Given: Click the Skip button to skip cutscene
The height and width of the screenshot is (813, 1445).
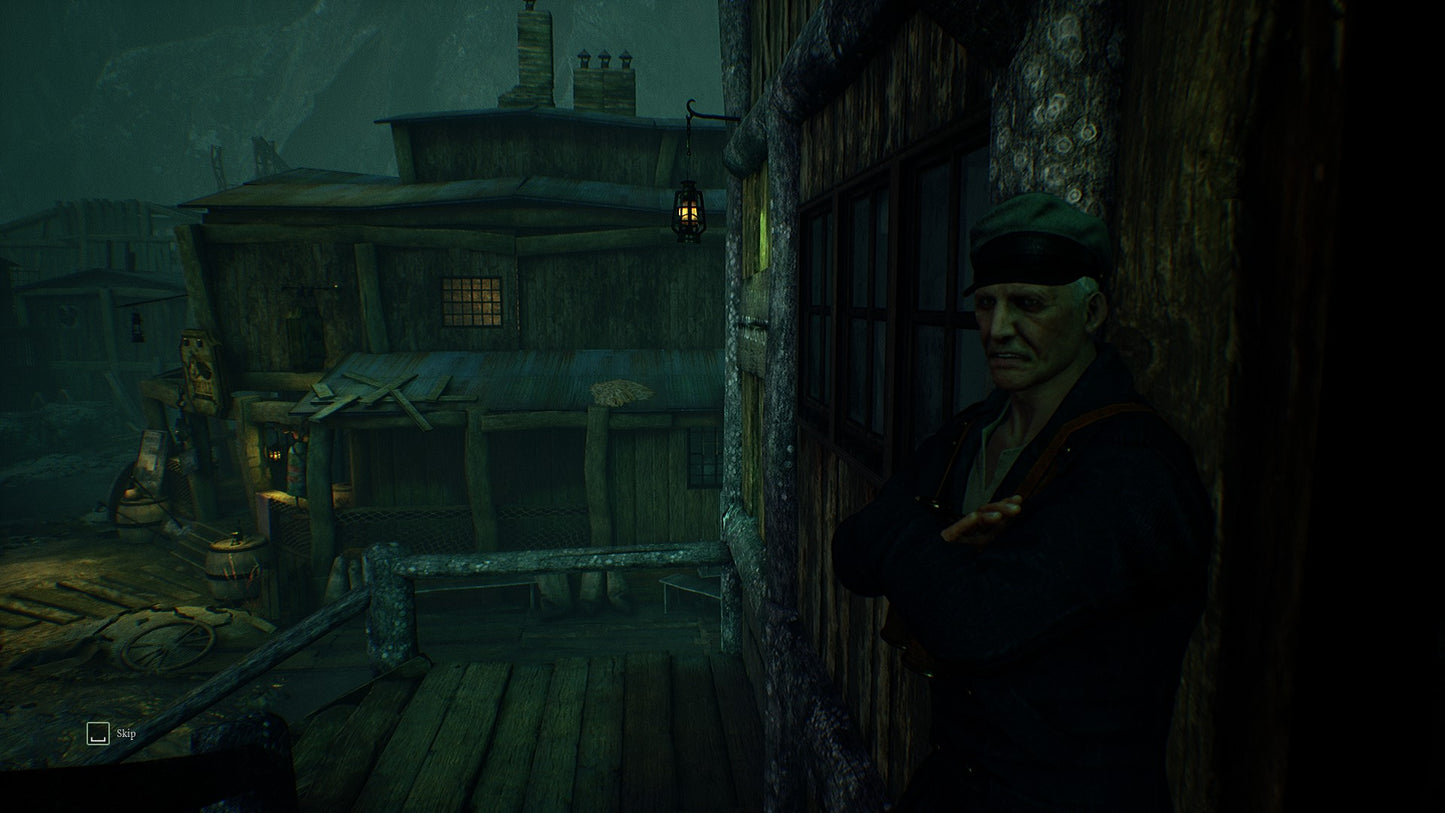Looking at the screenshot, I should (x=127, y=733).
